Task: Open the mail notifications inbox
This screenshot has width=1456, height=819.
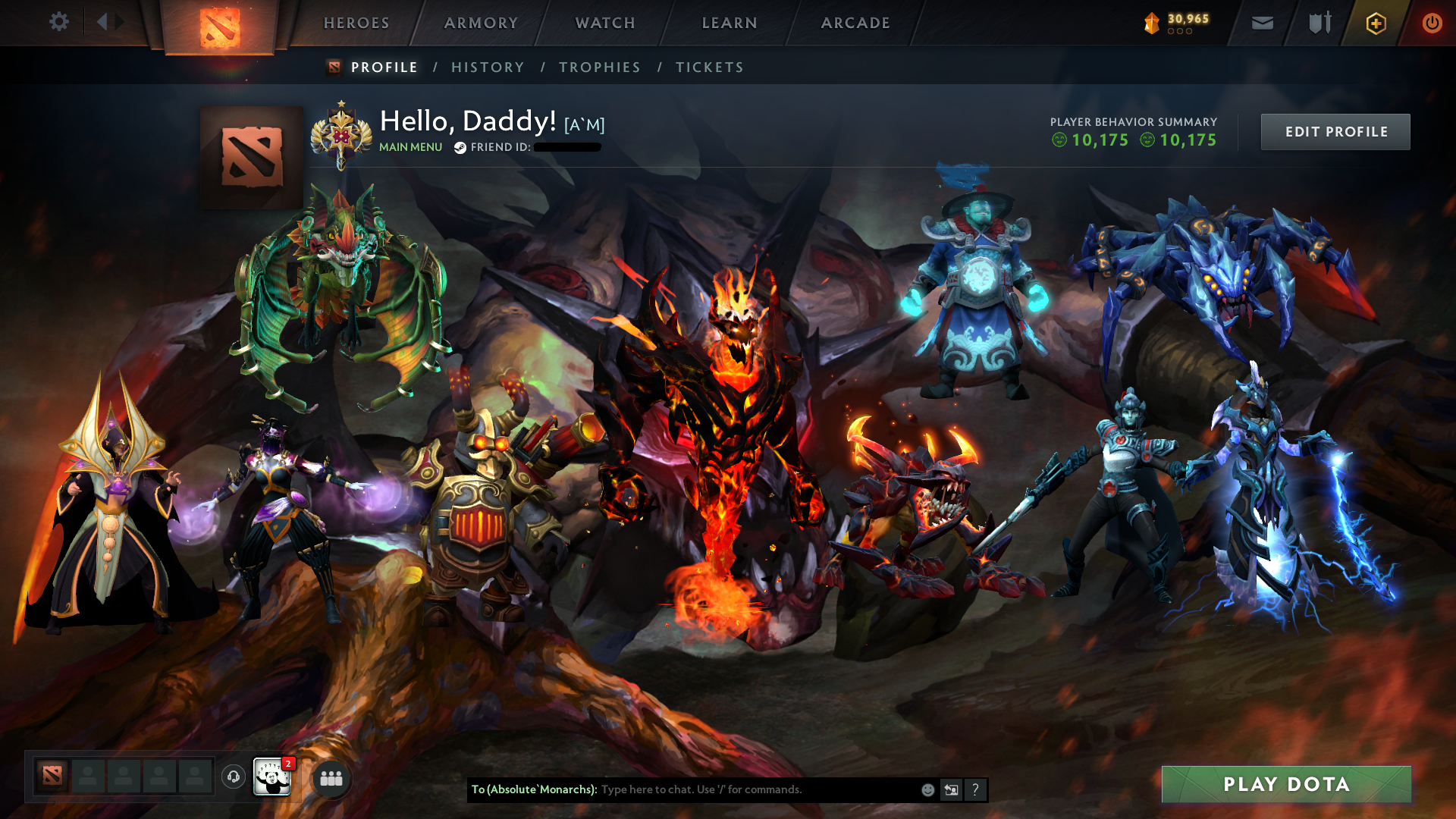Action: point(1261,23)
